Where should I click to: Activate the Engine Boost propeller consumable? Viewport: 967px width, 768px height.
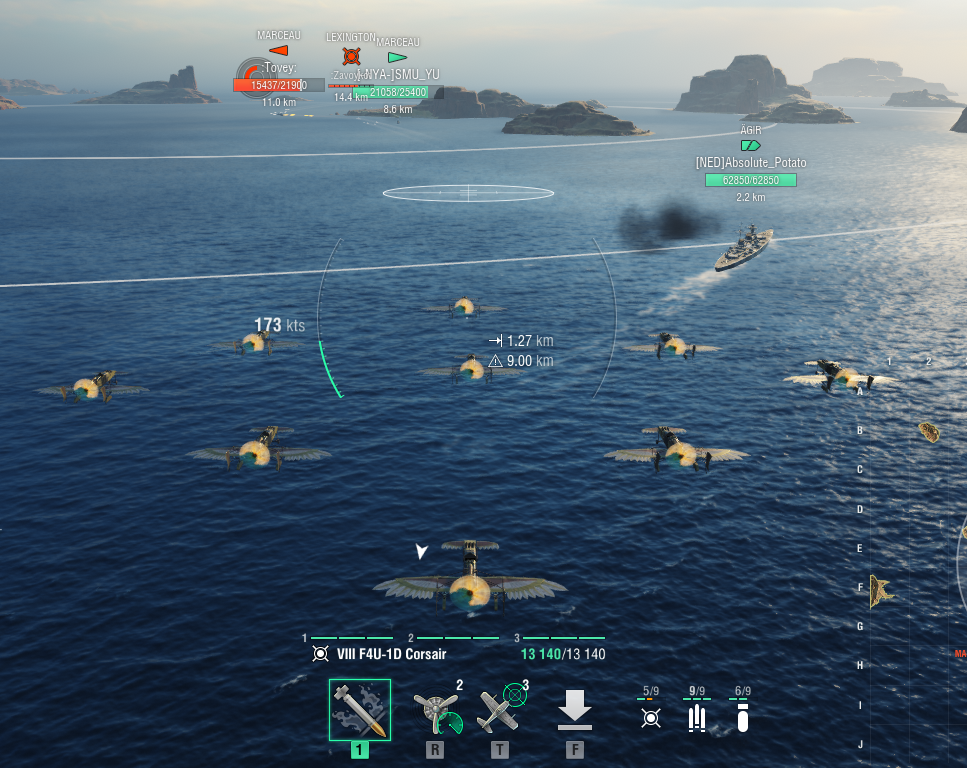(x=436, y=710)
